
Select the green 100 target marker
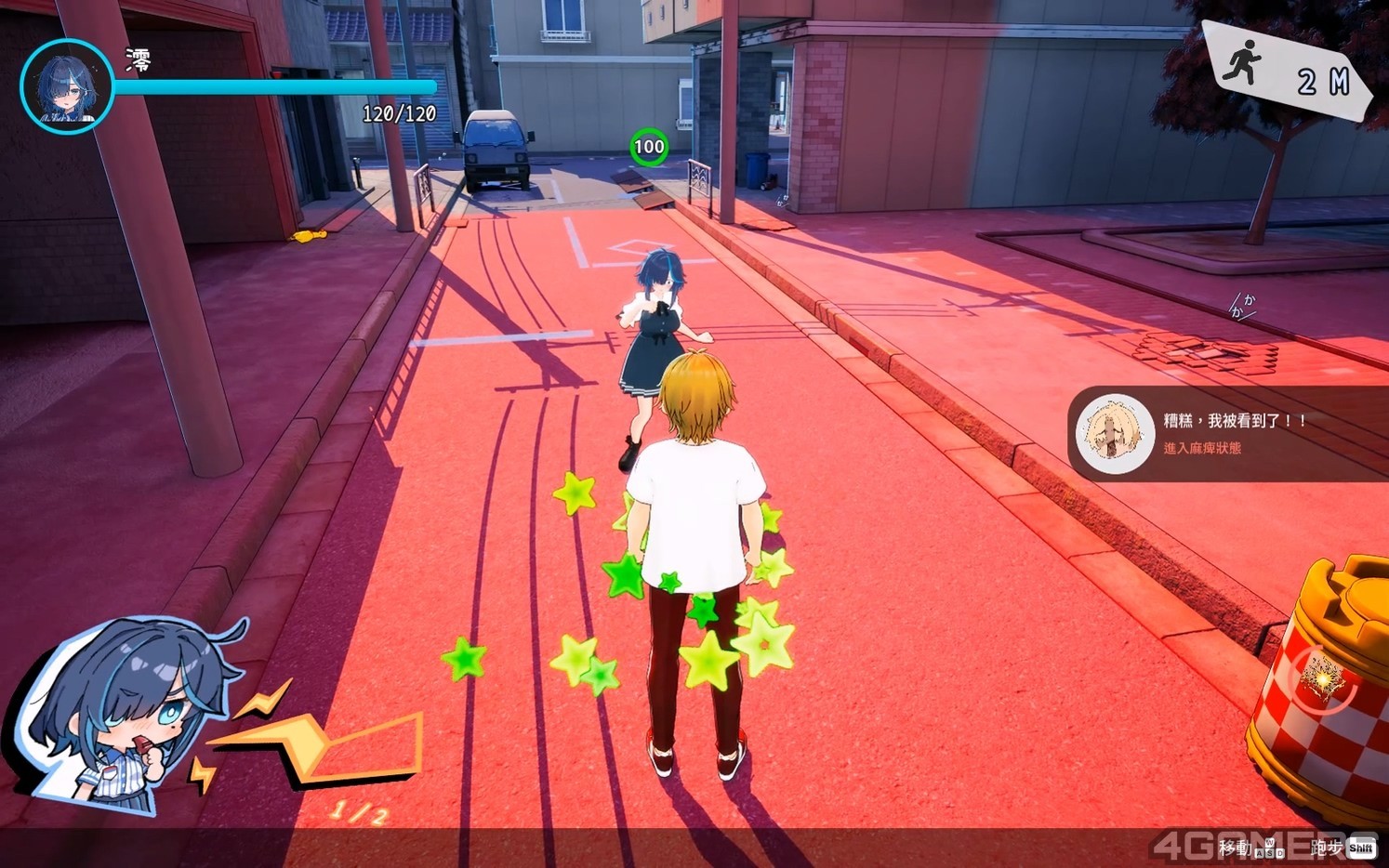[x=649, y=146]
